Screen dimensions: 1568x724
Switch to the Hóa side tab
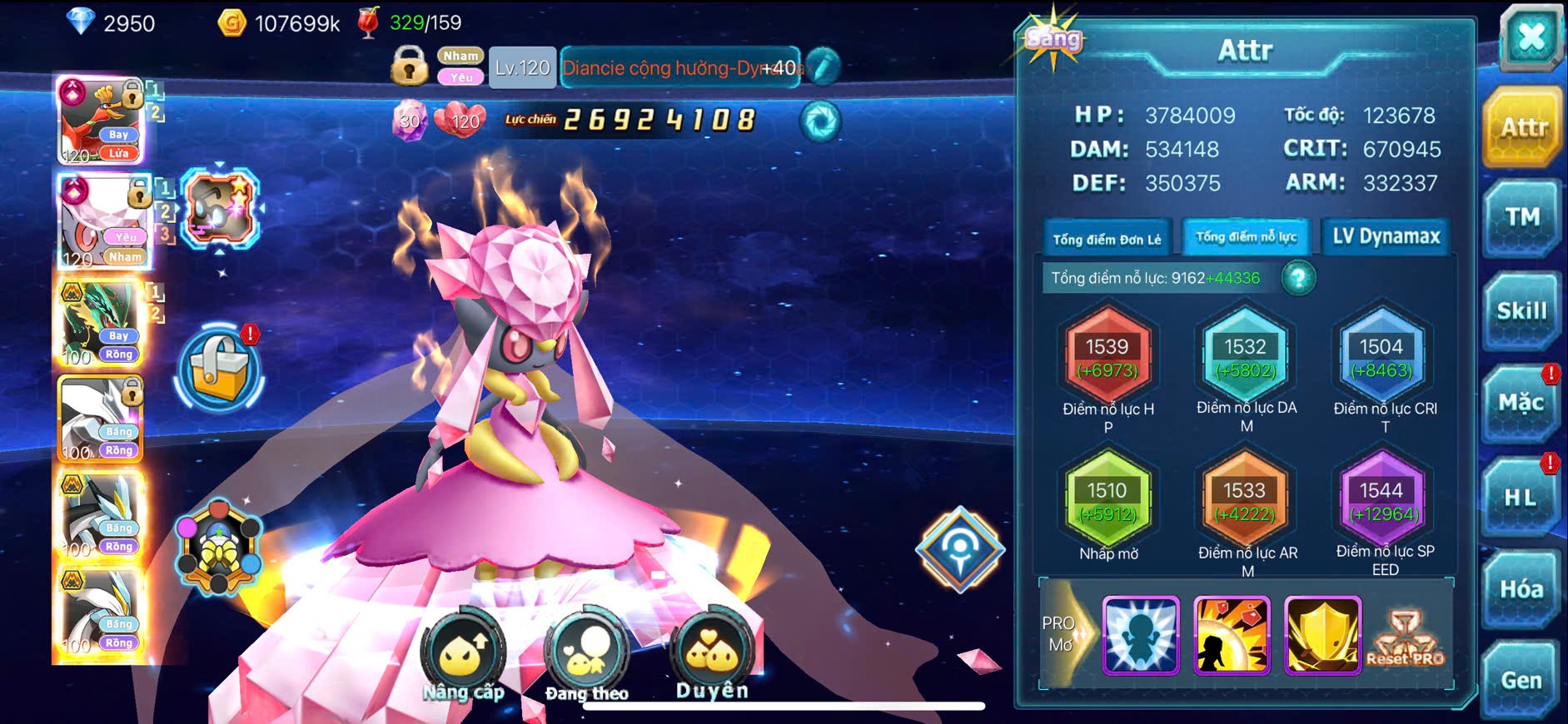coord(1521,589)
